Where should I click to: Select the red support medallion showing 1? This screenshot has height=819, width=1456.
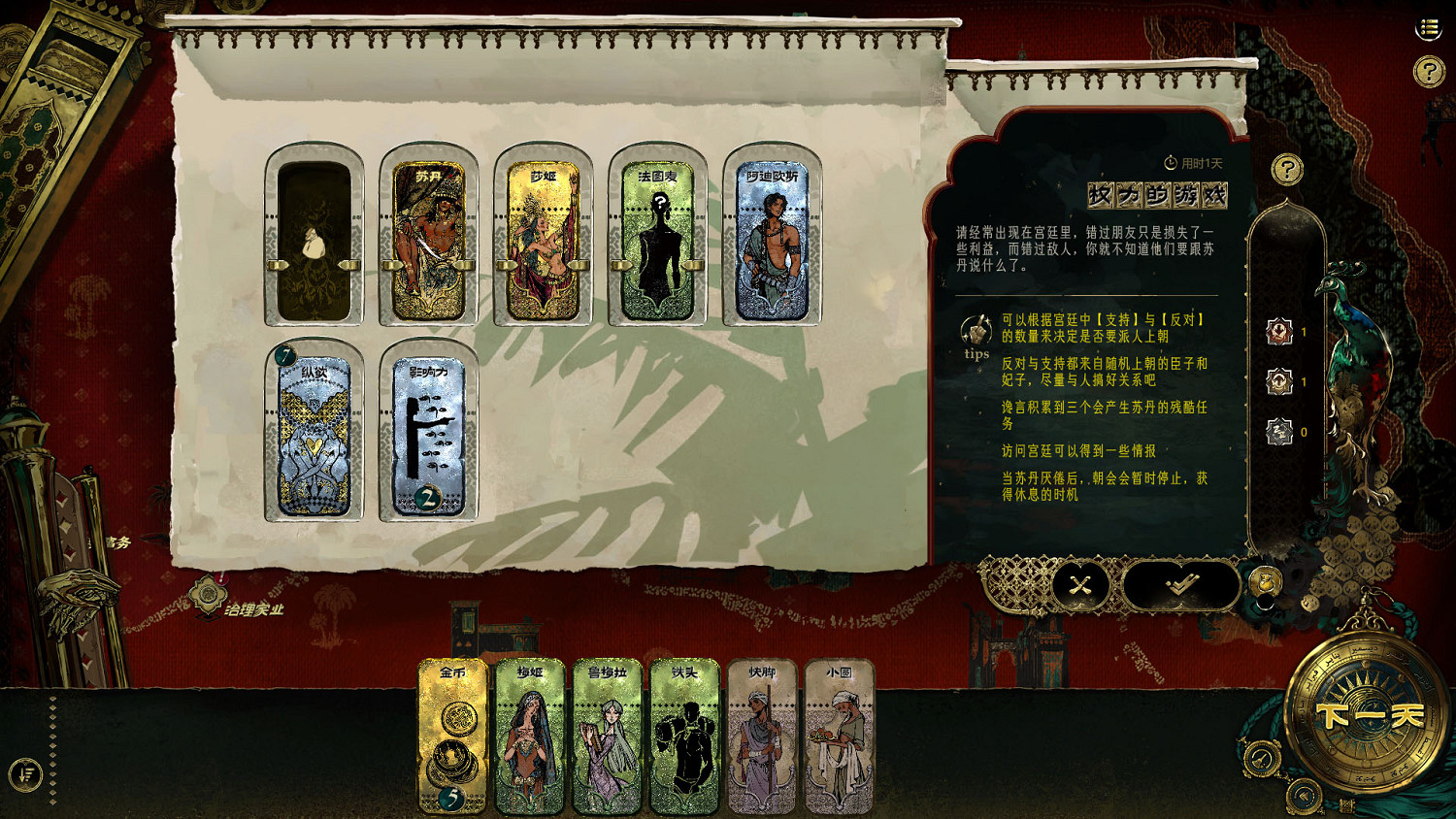[1279, 332]
